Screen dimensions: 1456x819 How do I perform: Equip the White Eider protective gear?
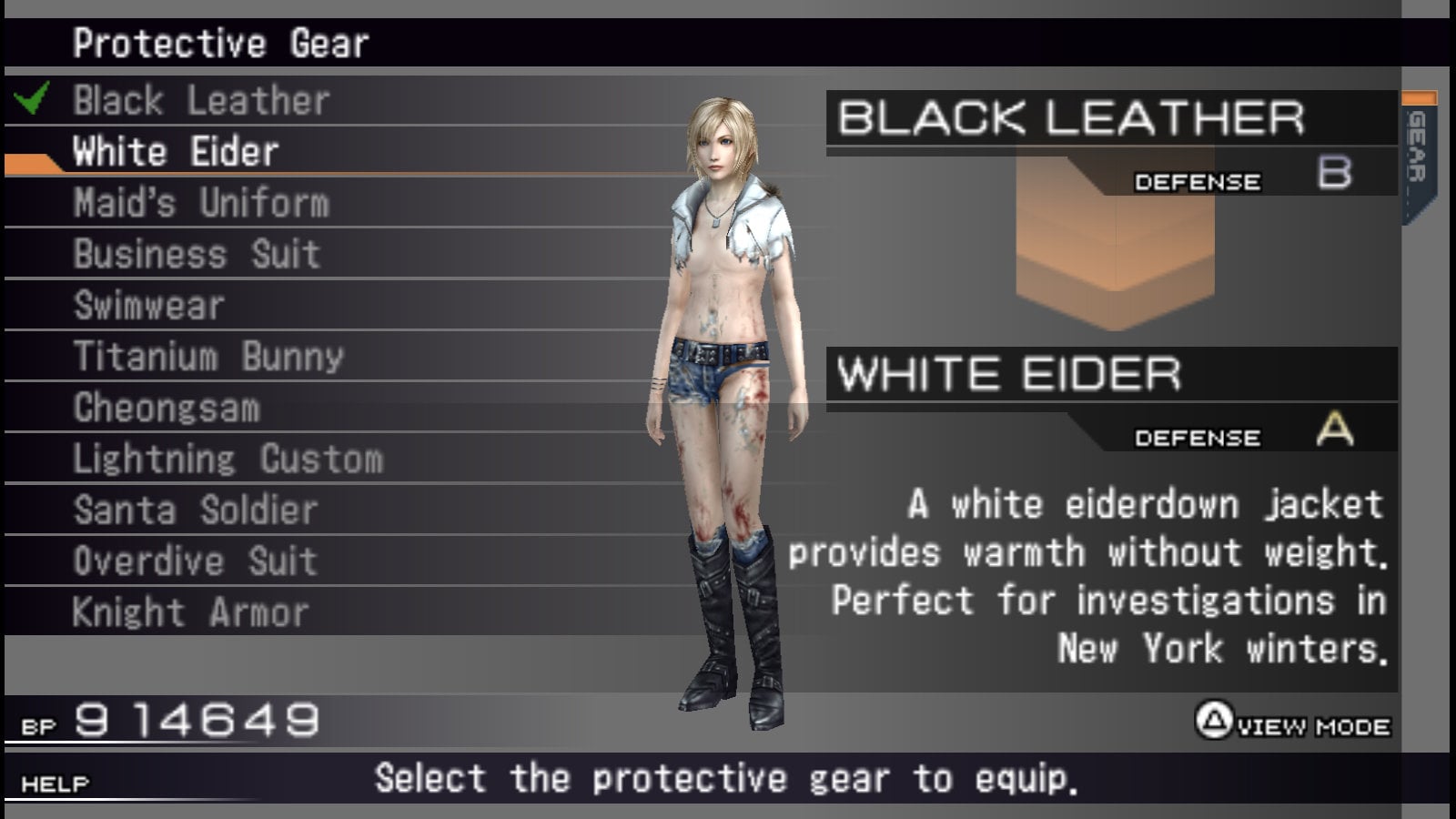[173, 151]
